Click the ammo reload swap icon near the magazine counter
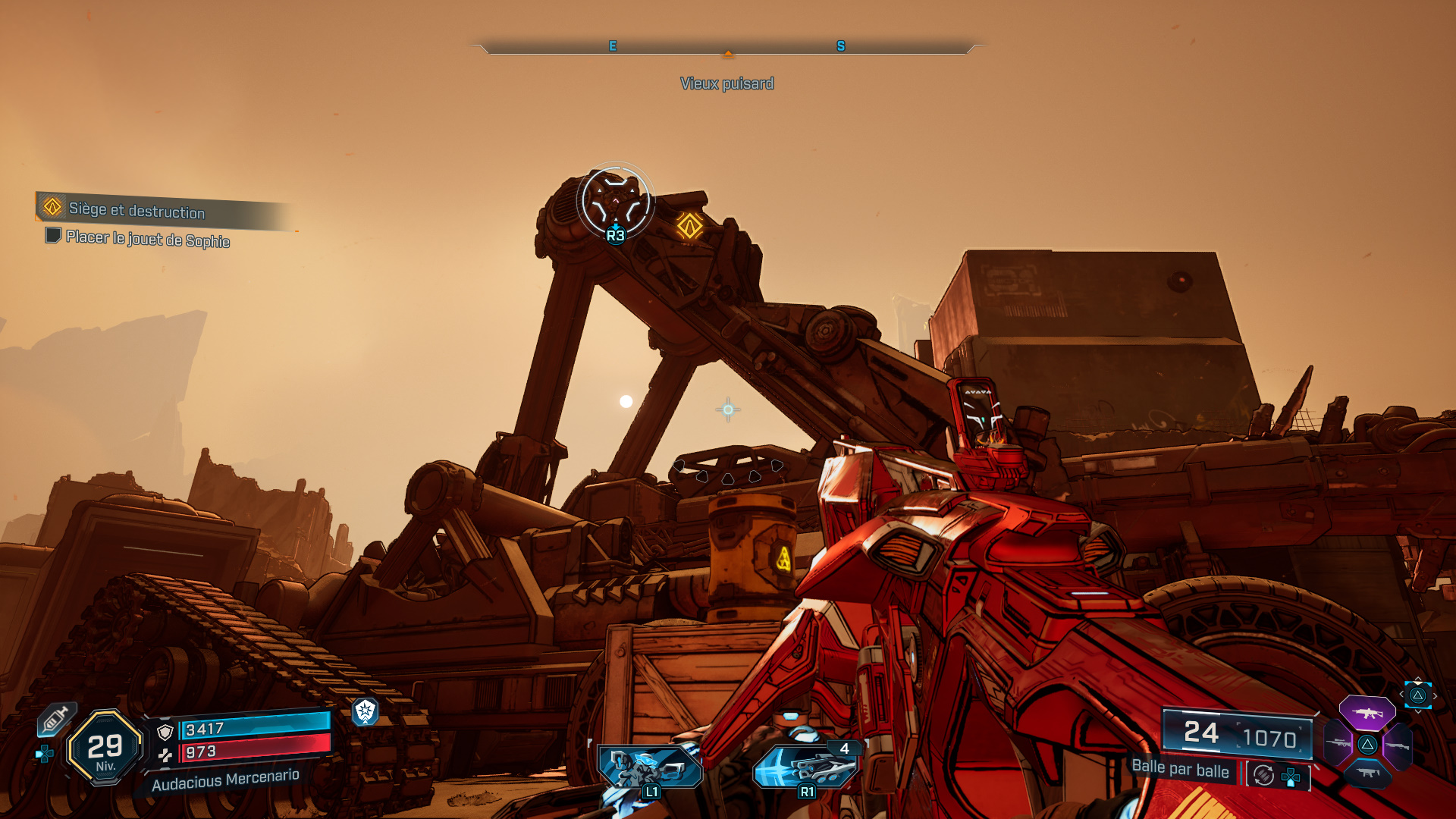Image resolution: width=1456 pixels, height=819 pixels. point(1263,774)
